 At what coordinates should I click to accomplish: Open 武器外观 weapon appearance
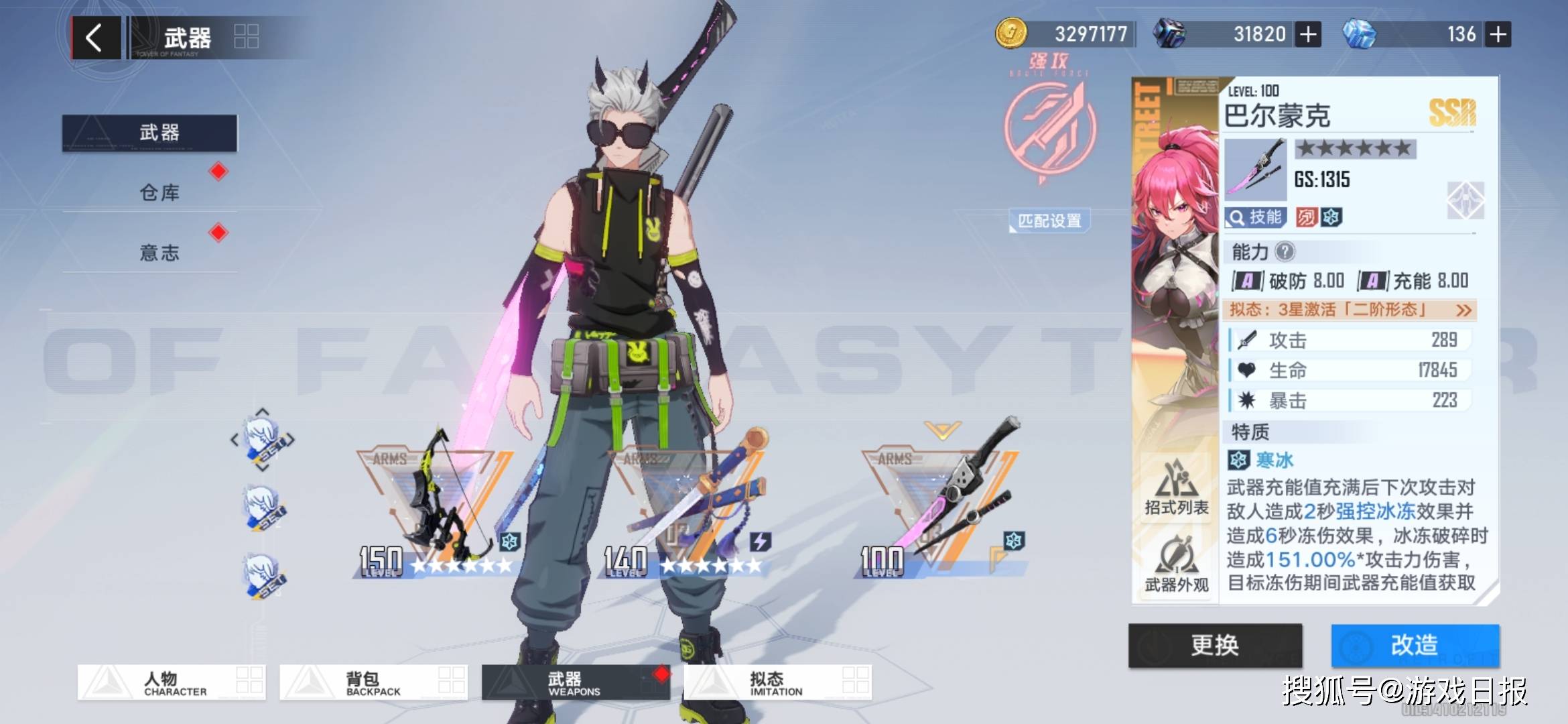[x=1176, y=565]
